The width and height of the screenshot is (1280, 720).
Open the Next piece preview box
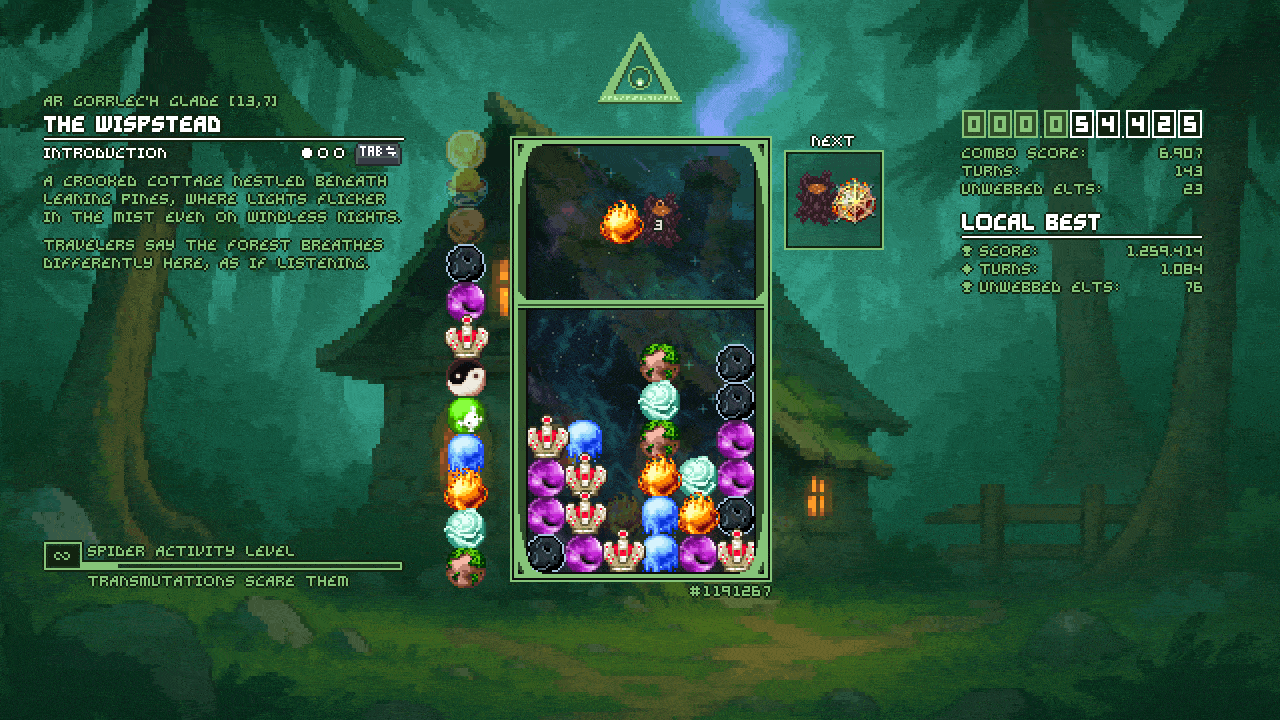833,200
